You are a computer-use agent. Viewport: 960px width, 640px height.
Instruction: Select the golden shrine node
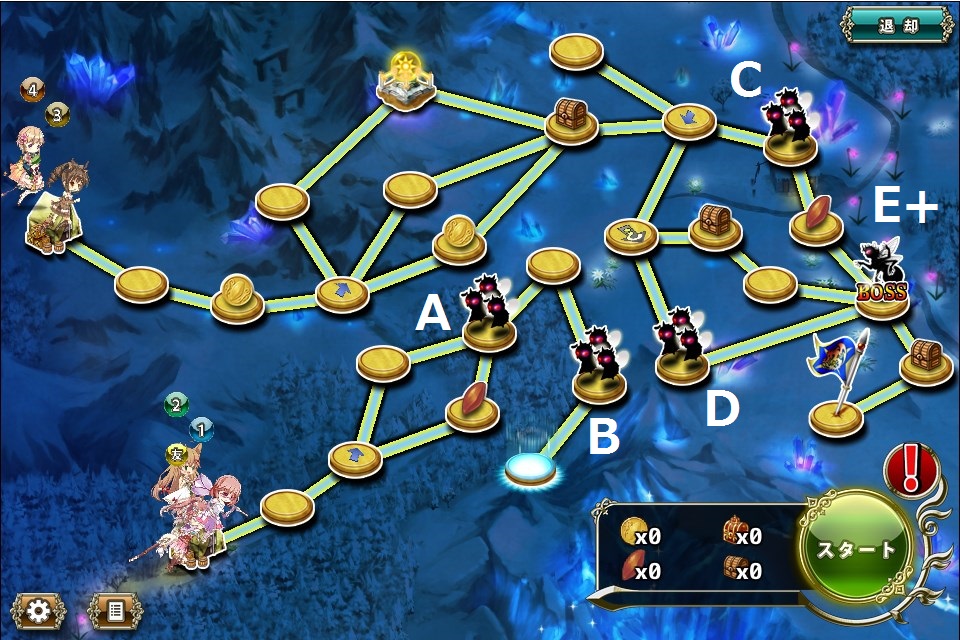[407, 83]
